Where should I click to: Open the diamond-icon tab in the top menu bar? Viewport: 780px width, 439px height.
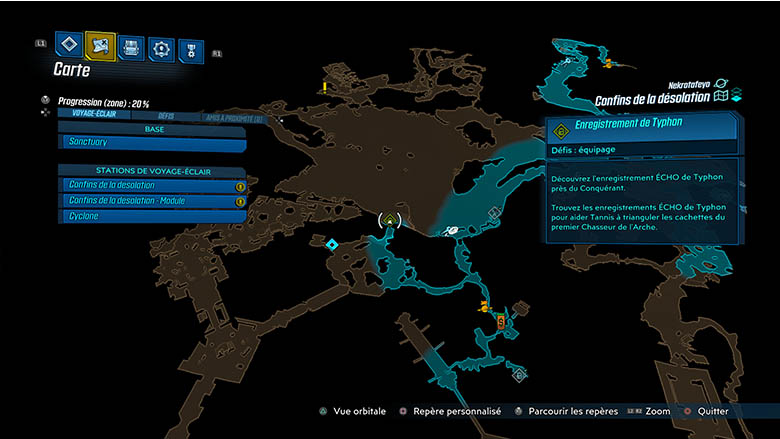click(69, 45)
